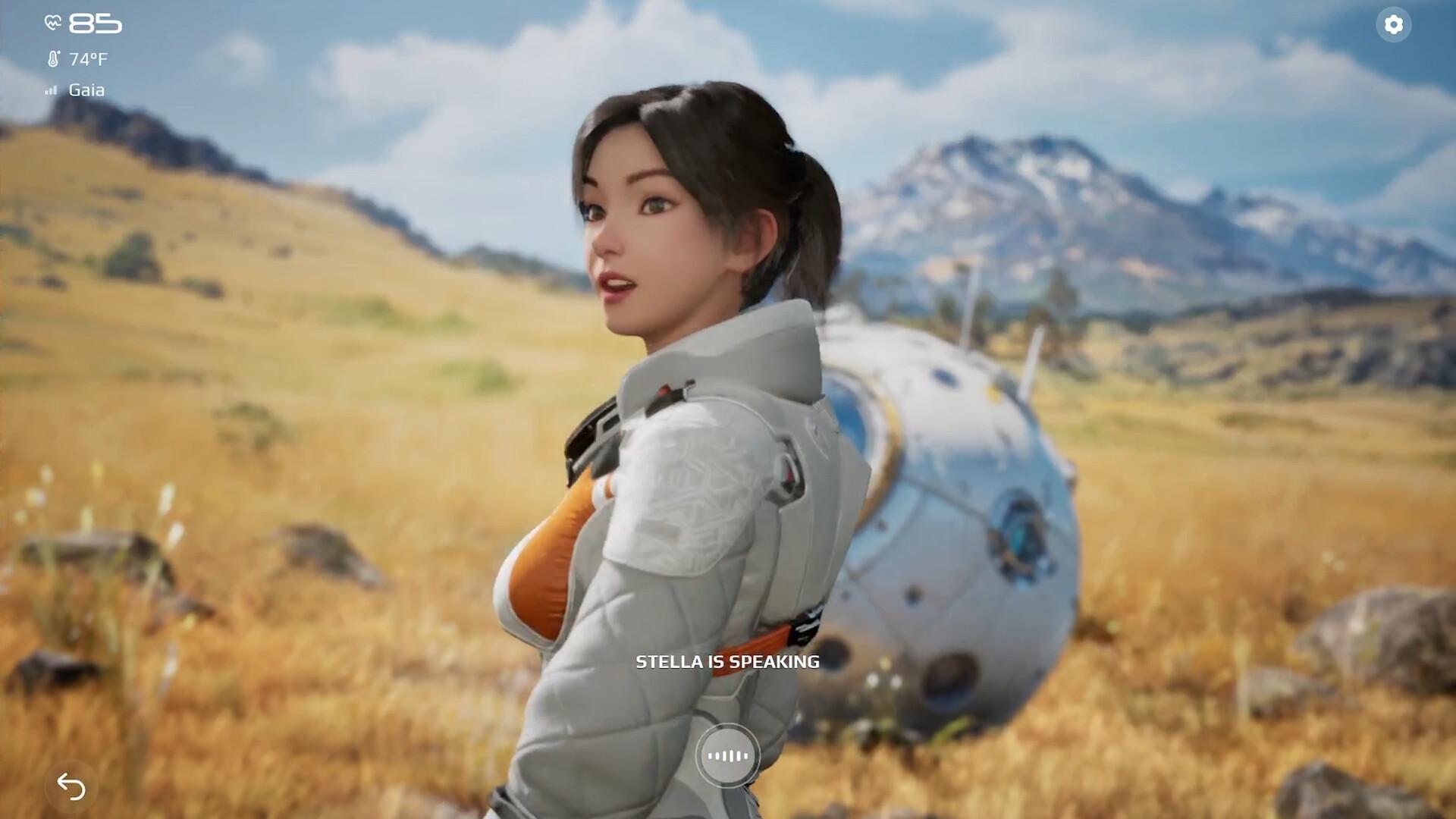Image resolution: width=1456 pixels, height=819 pixels.
Task: Tap the waveform level indicator inside the voice button
Action: coord(728,756)
